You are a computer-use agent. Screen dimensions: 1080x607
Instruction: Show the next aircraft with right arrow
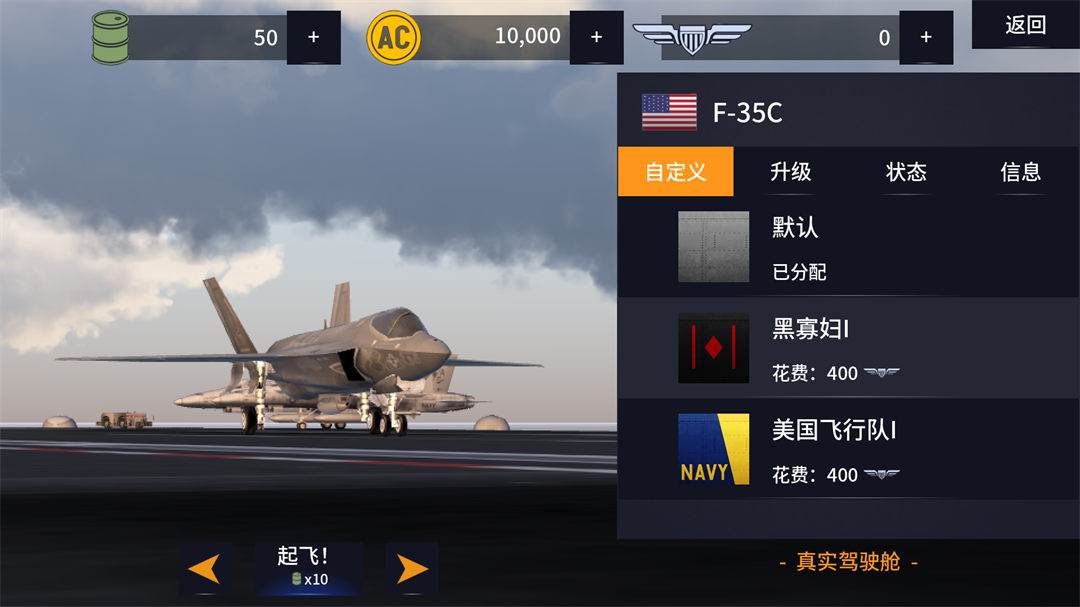(x=412, y=568)
